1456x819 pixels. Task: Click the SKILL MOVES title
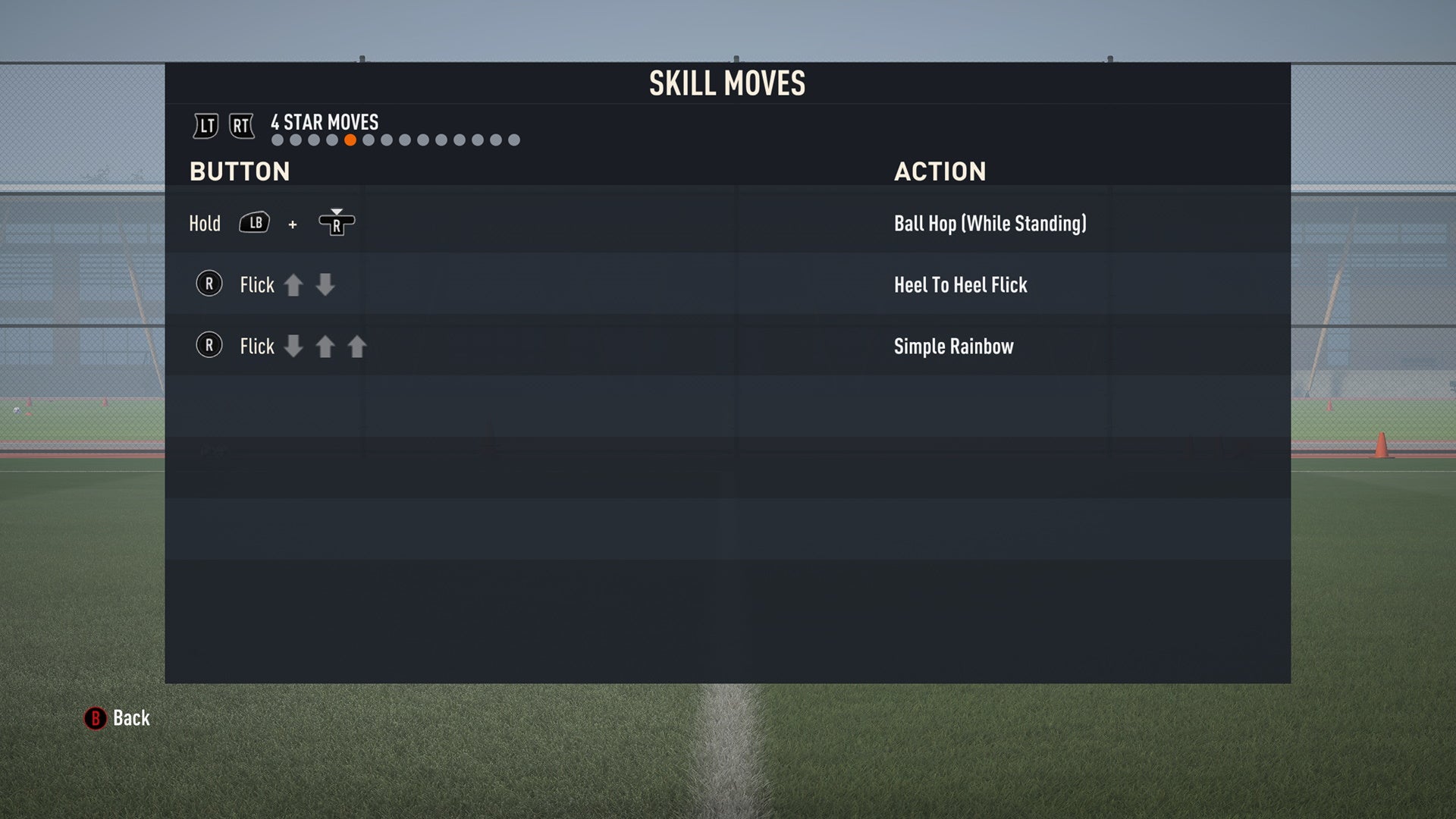tap(726, 83)
